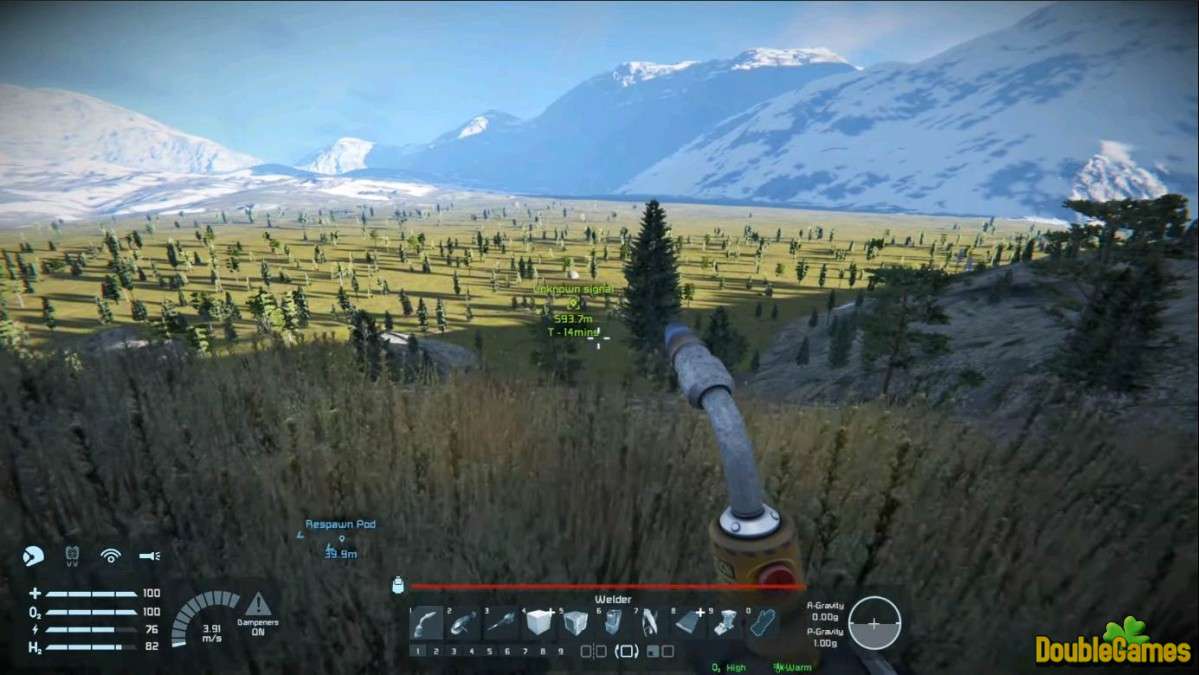Select the grinder tool in slot 2

click(464, 623)
